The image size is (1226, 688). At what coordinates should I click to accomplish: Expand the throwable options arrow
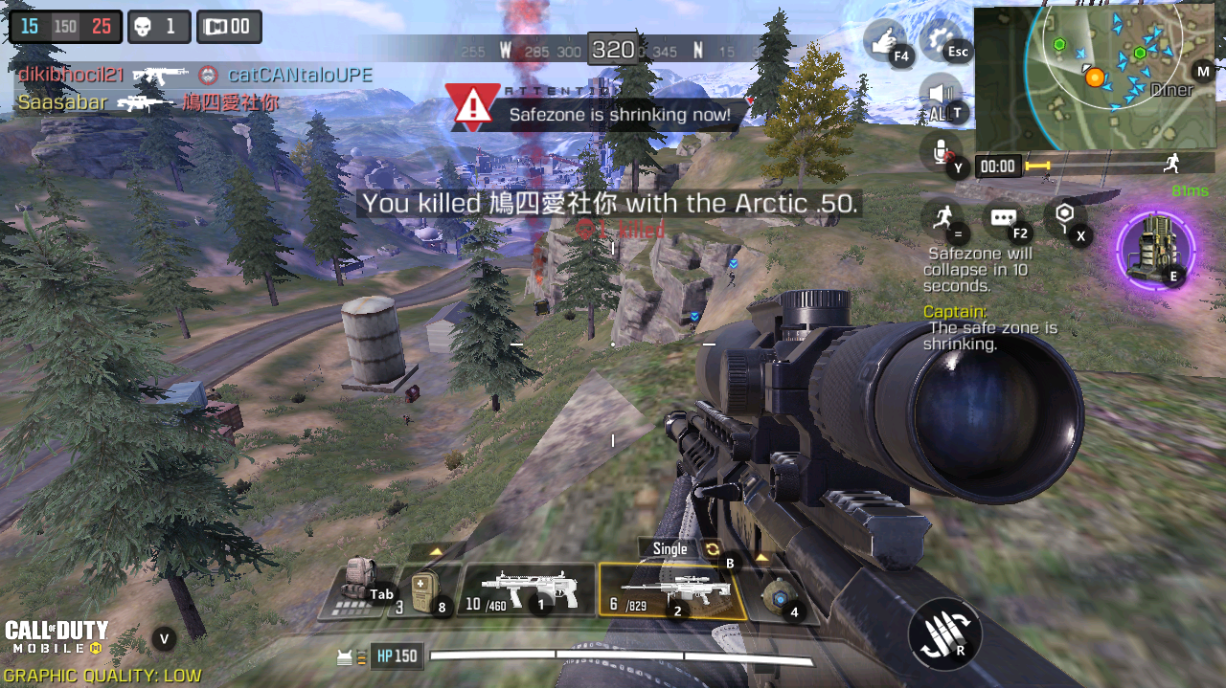(762, 558)
